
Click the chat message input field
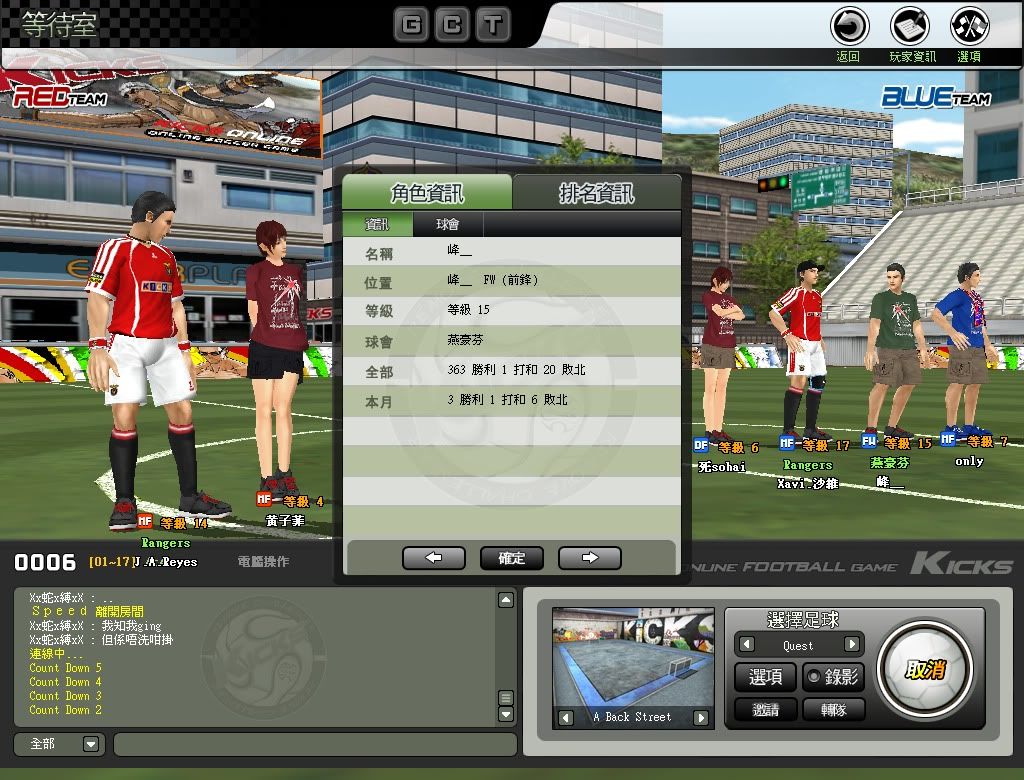pos(315,744)
